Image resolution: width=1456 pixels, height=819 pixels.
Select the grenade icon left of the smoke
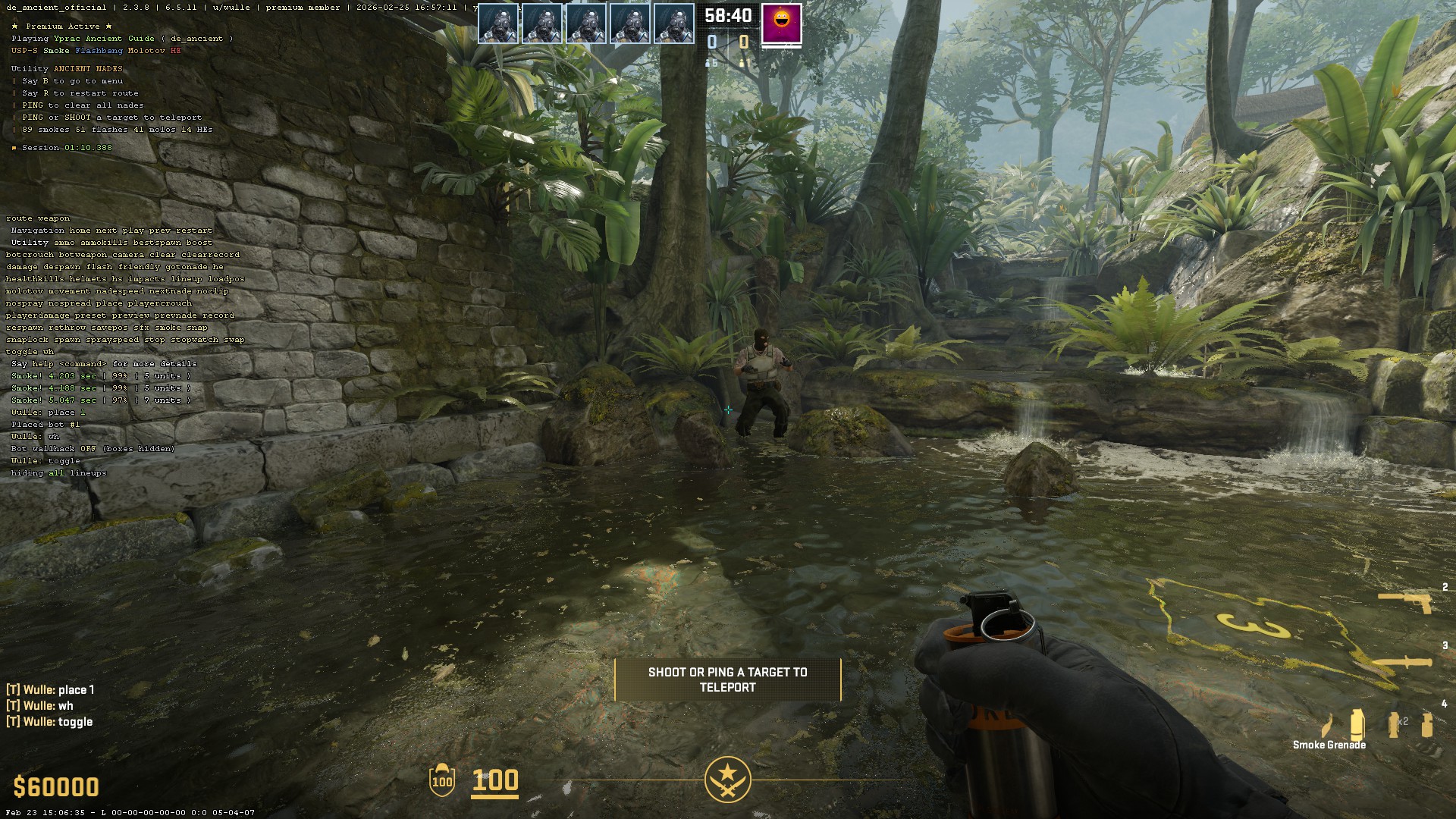coord(1327,725)
